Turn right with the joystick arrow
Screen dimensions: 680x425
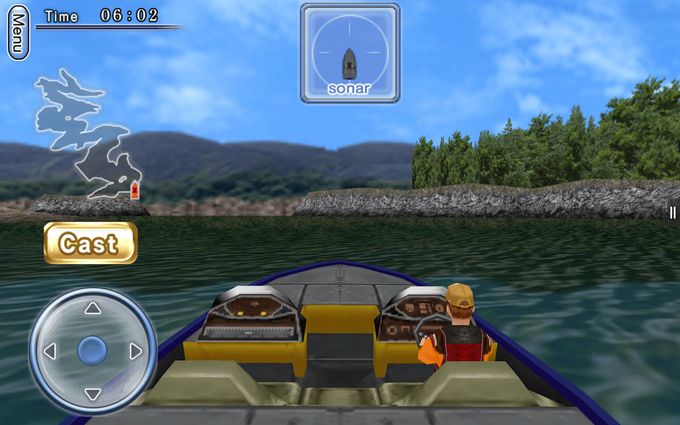point(136,351)
